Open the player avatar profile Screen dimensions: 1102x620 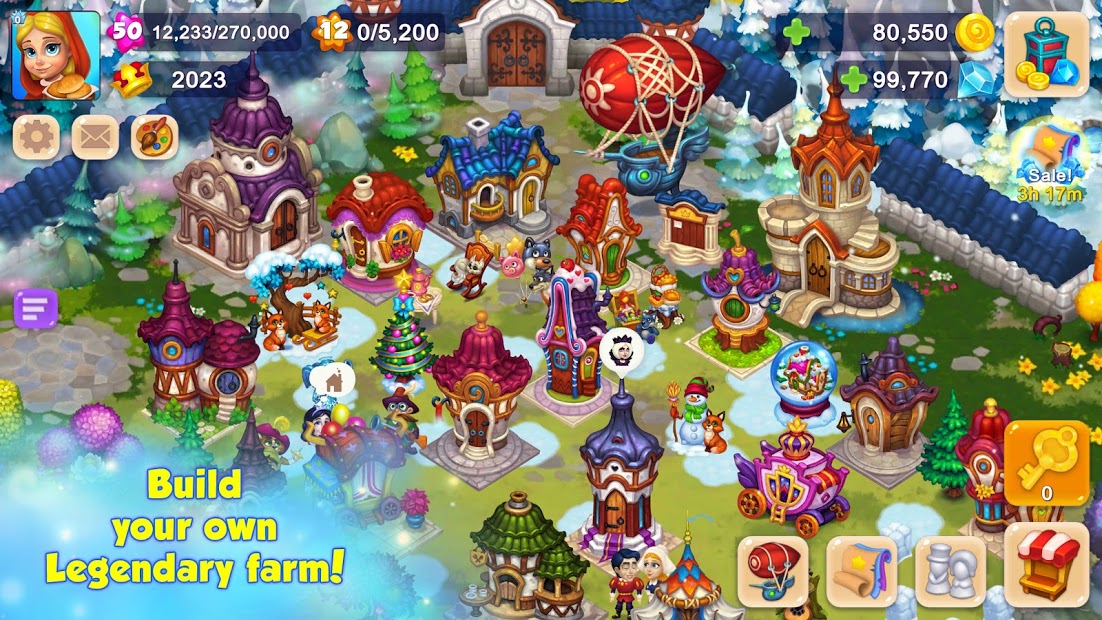click(x=56, y=55)
